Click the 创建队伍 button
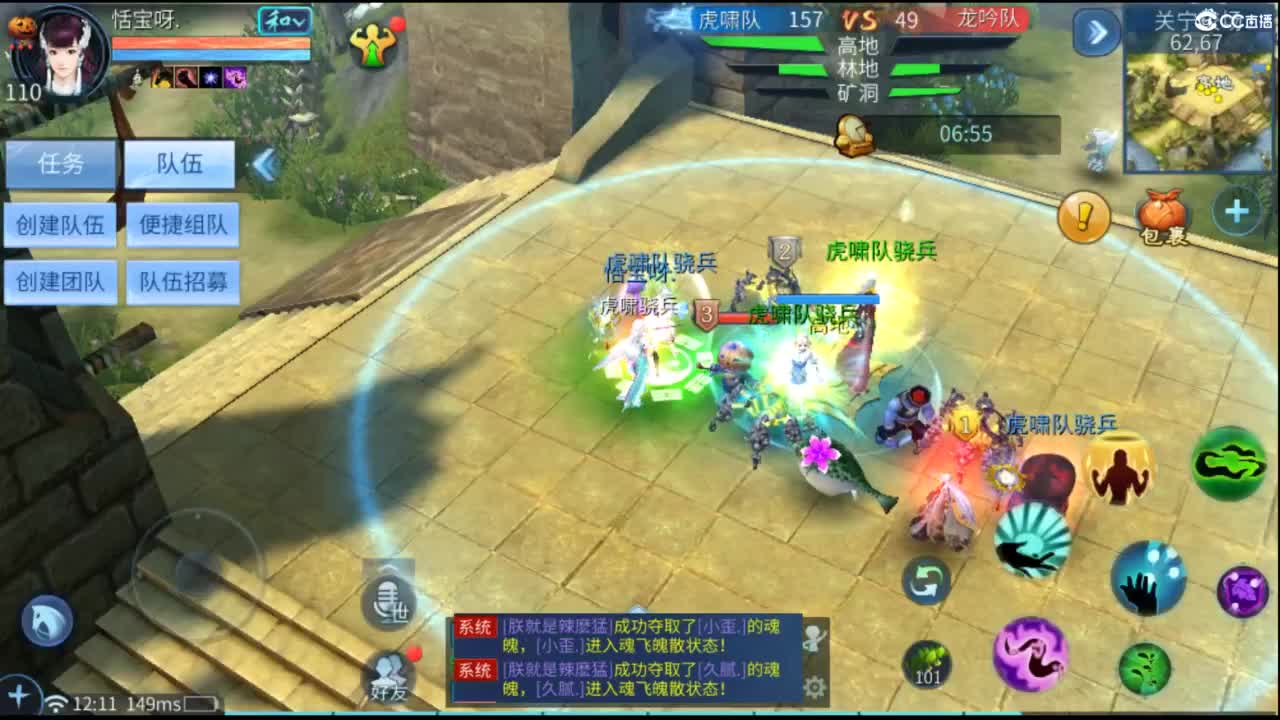The height and width of the screenshot is (720, 1280). pos(60,224)
